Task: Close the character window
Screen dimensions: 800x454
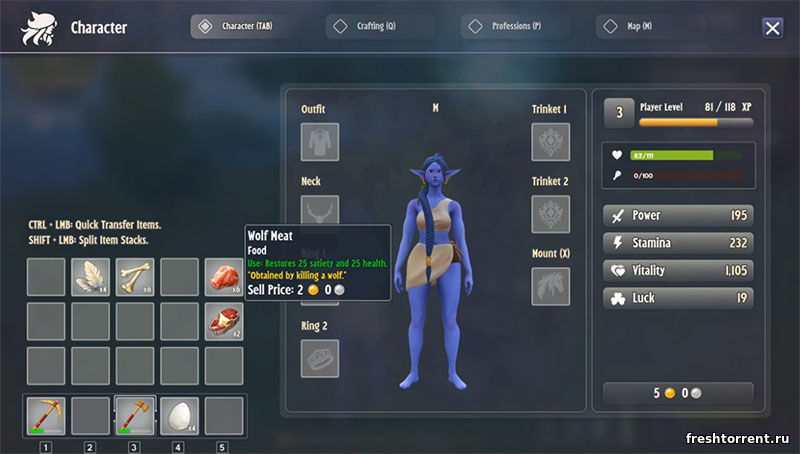Action: (772, 28)
